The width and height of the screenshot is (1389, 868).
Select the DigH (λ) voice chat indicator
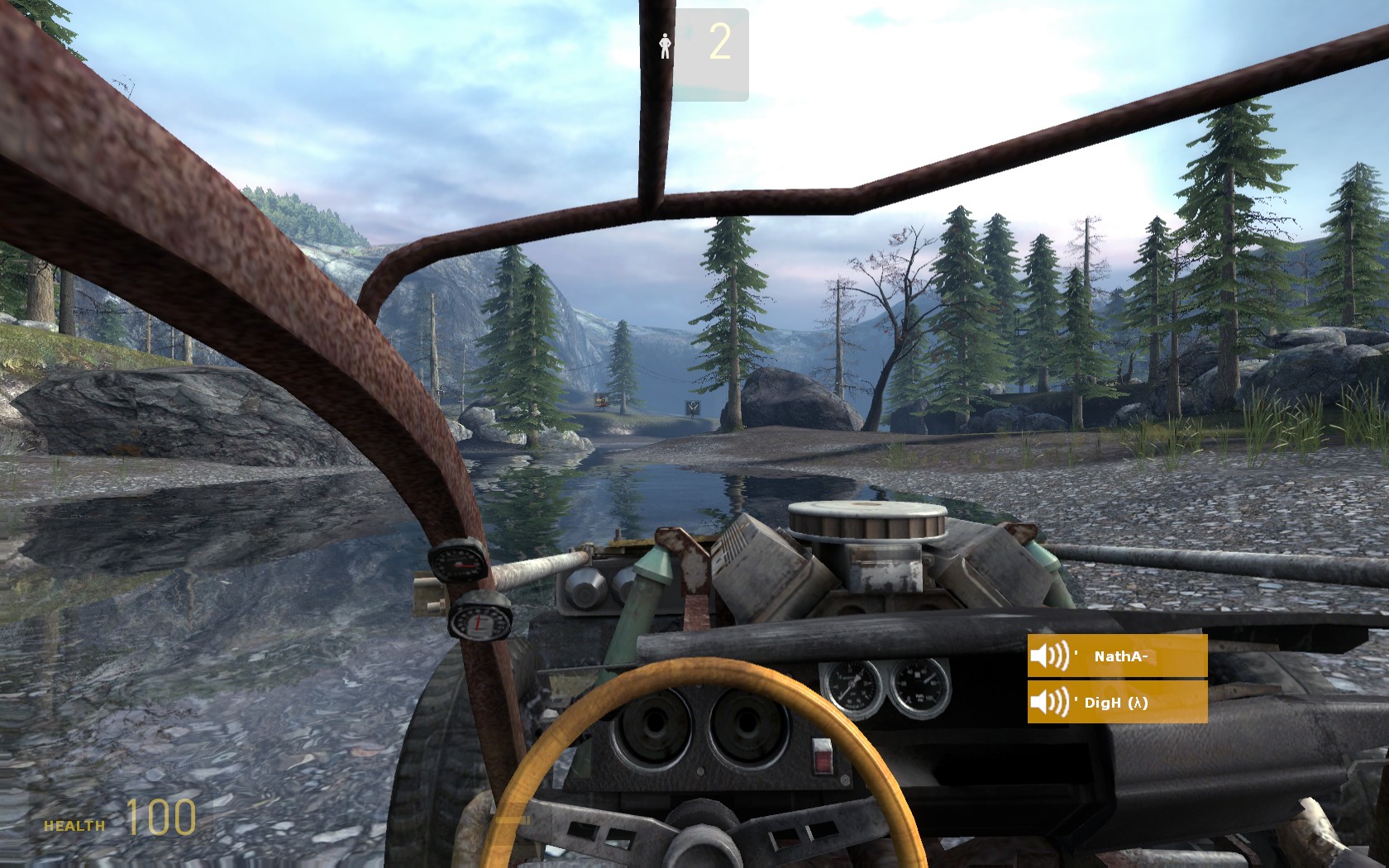1117,703
